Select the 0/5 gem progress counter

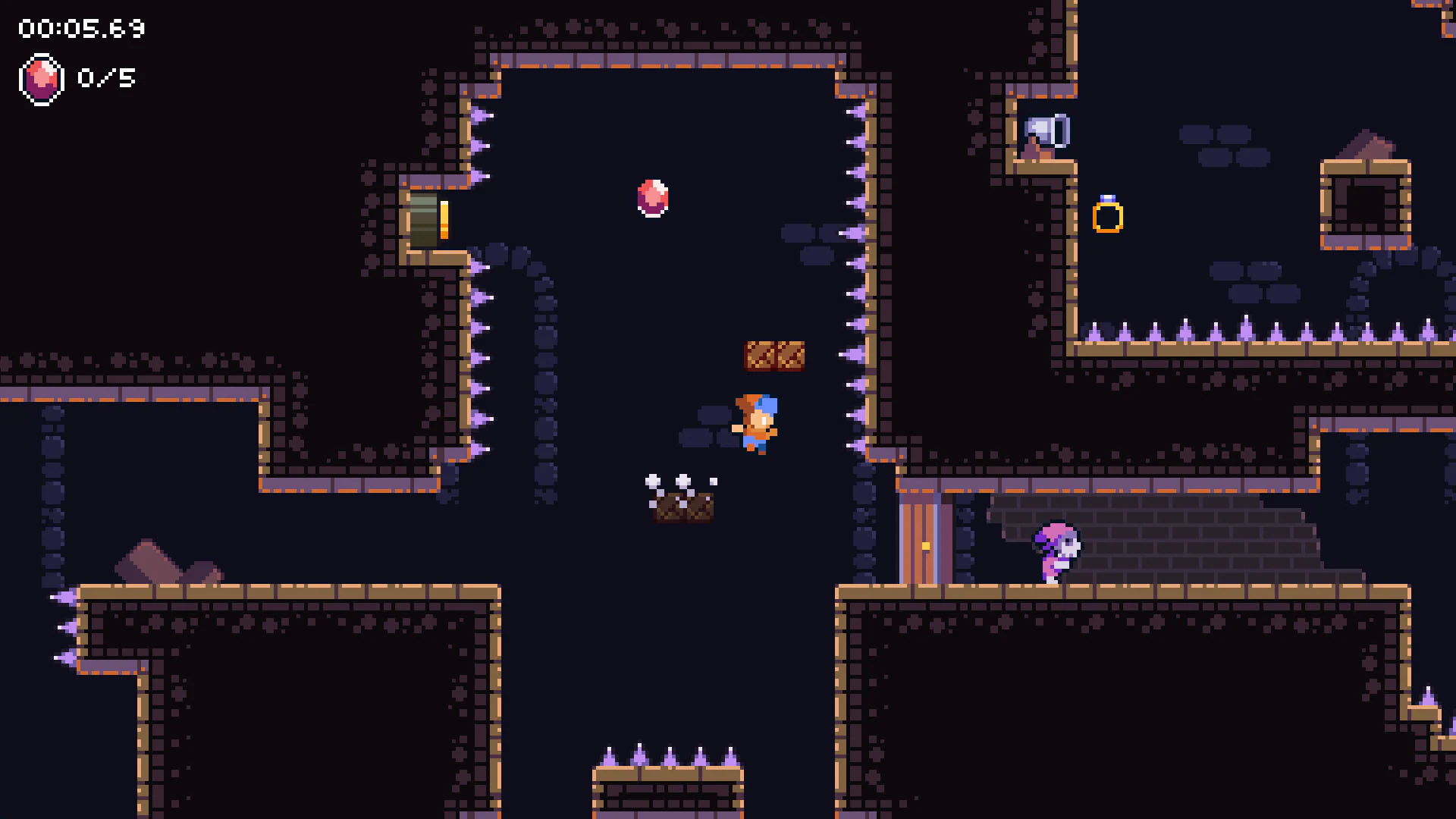106,78
